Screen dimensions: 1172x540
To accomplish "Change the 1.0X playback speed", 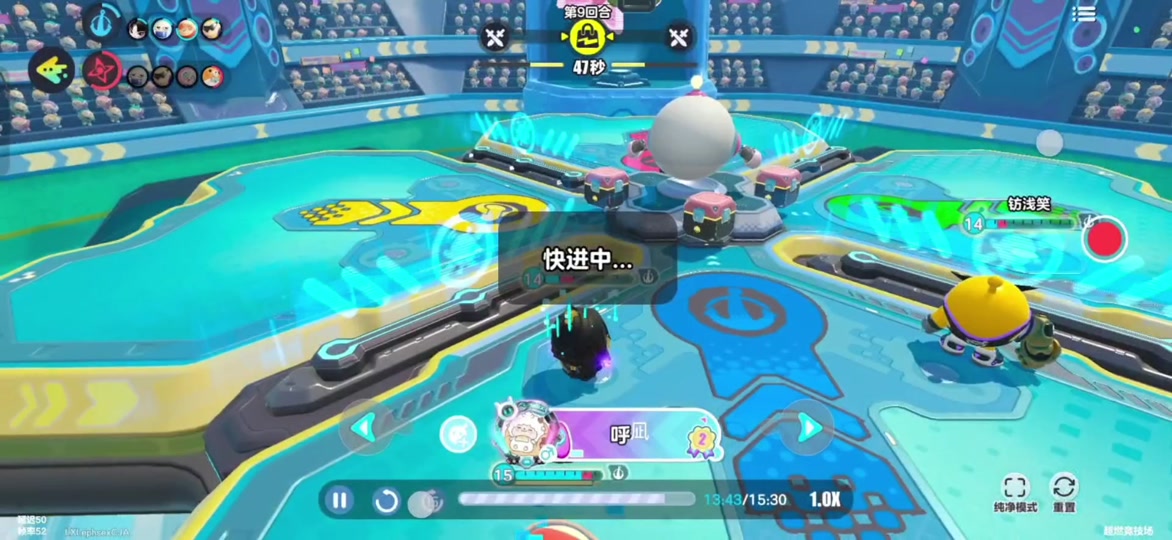I will 824,499.
